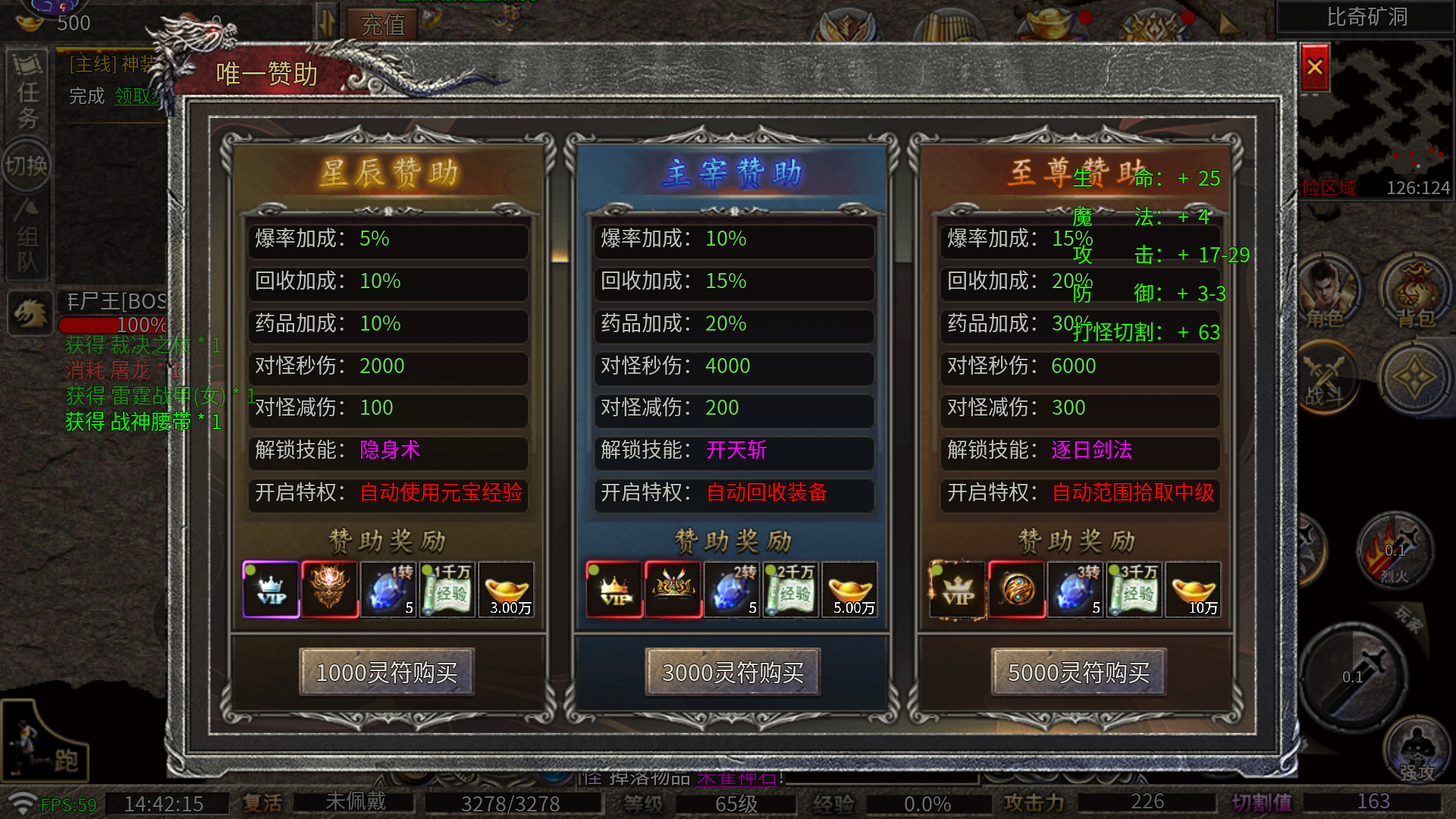View the 2千万 经验 scroll reward
1456x819 pixels.
coord(791,590)
